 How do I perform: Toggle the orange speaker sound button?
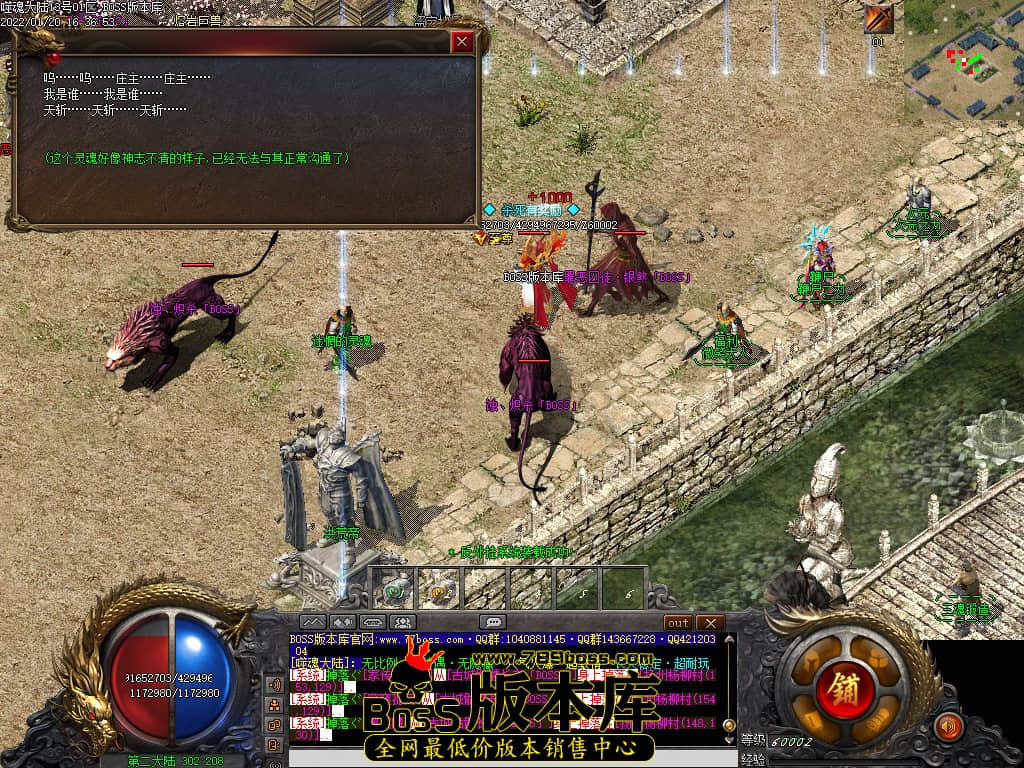(946, 726)
